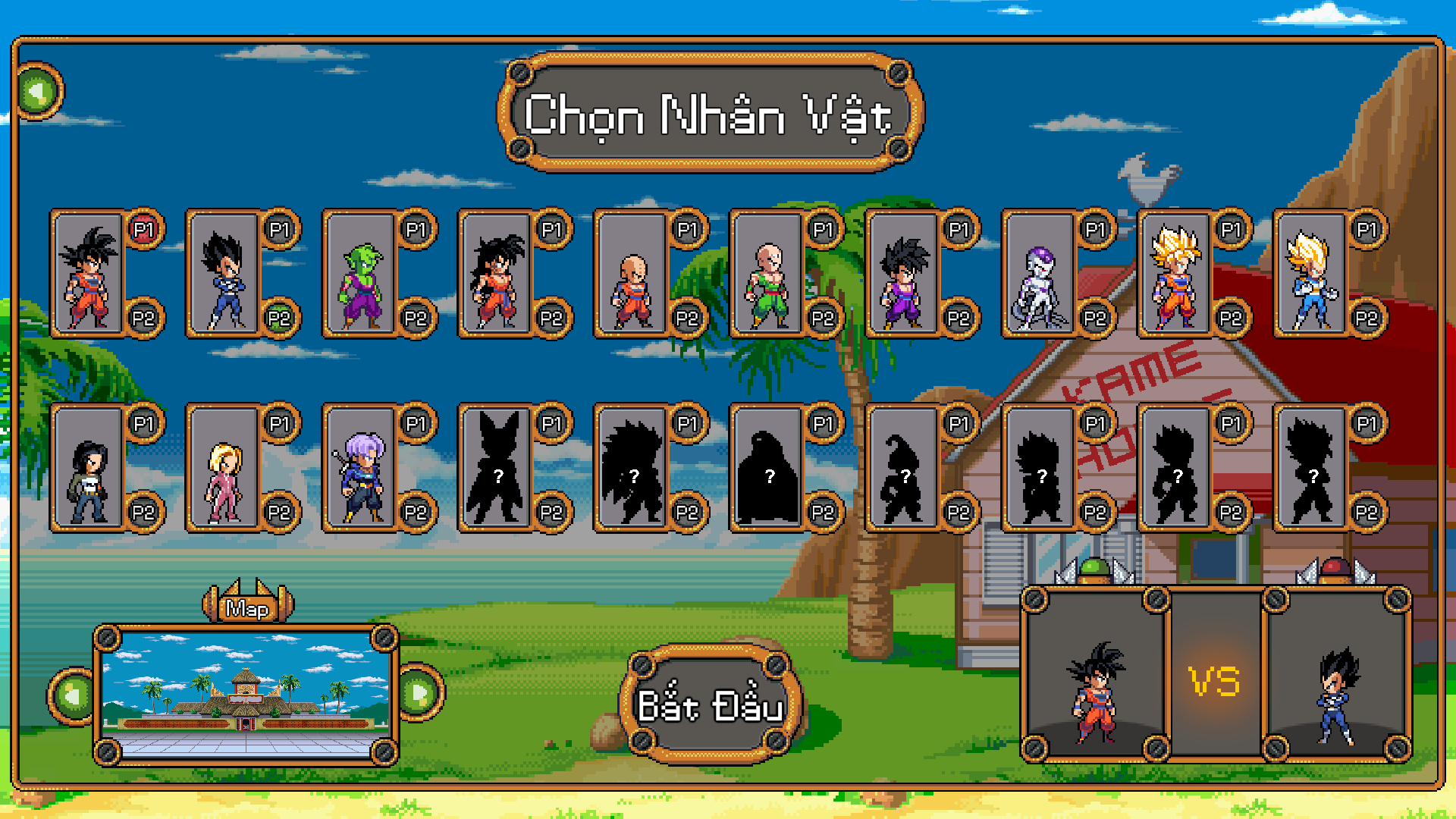
Task: Assign Super Saiyan Vegeta to P1
Action: coord(1367,229)
